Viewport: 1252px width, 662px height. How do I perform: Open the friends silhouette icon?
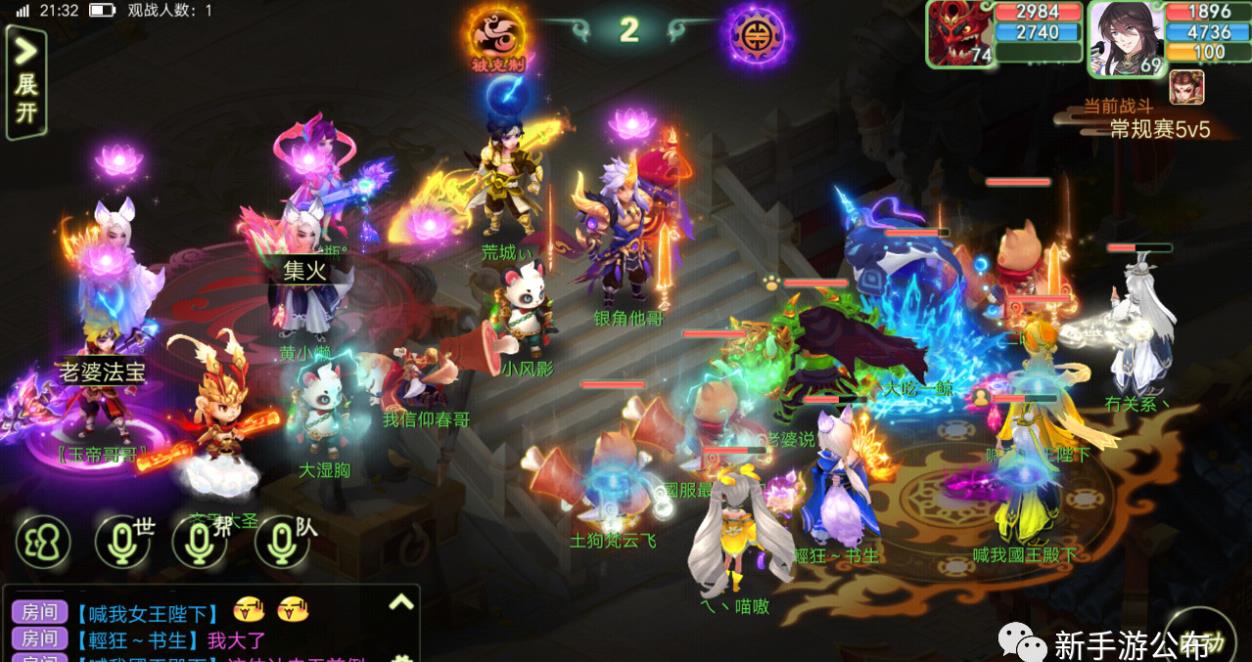pyautogui.click(x=41, y=543)
